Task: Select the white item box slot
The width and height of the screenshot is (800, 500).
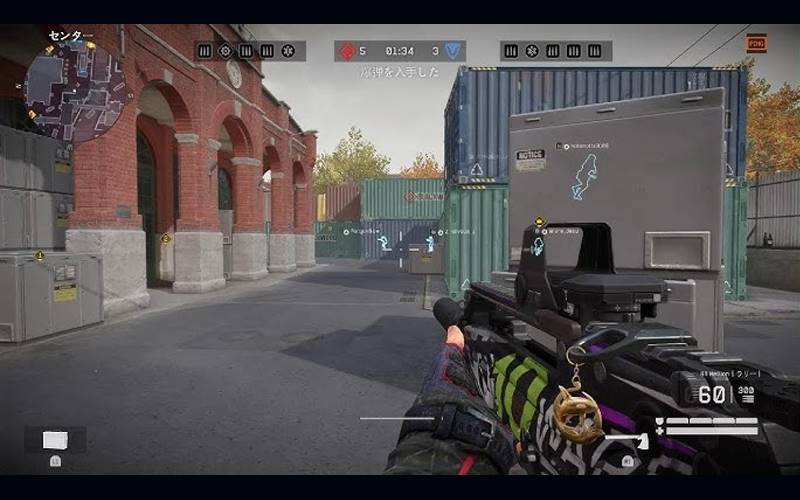Action: click(55, 440)
